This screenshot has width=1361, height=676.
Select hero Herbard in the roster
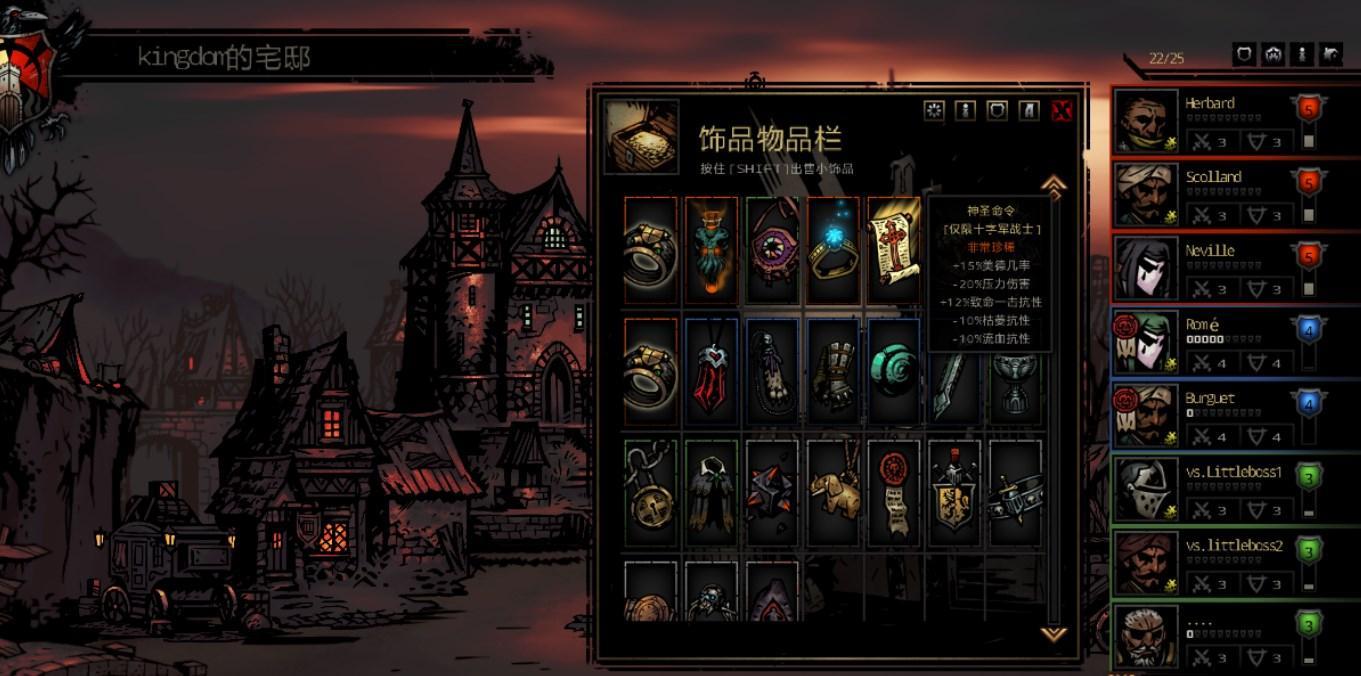1212,122
